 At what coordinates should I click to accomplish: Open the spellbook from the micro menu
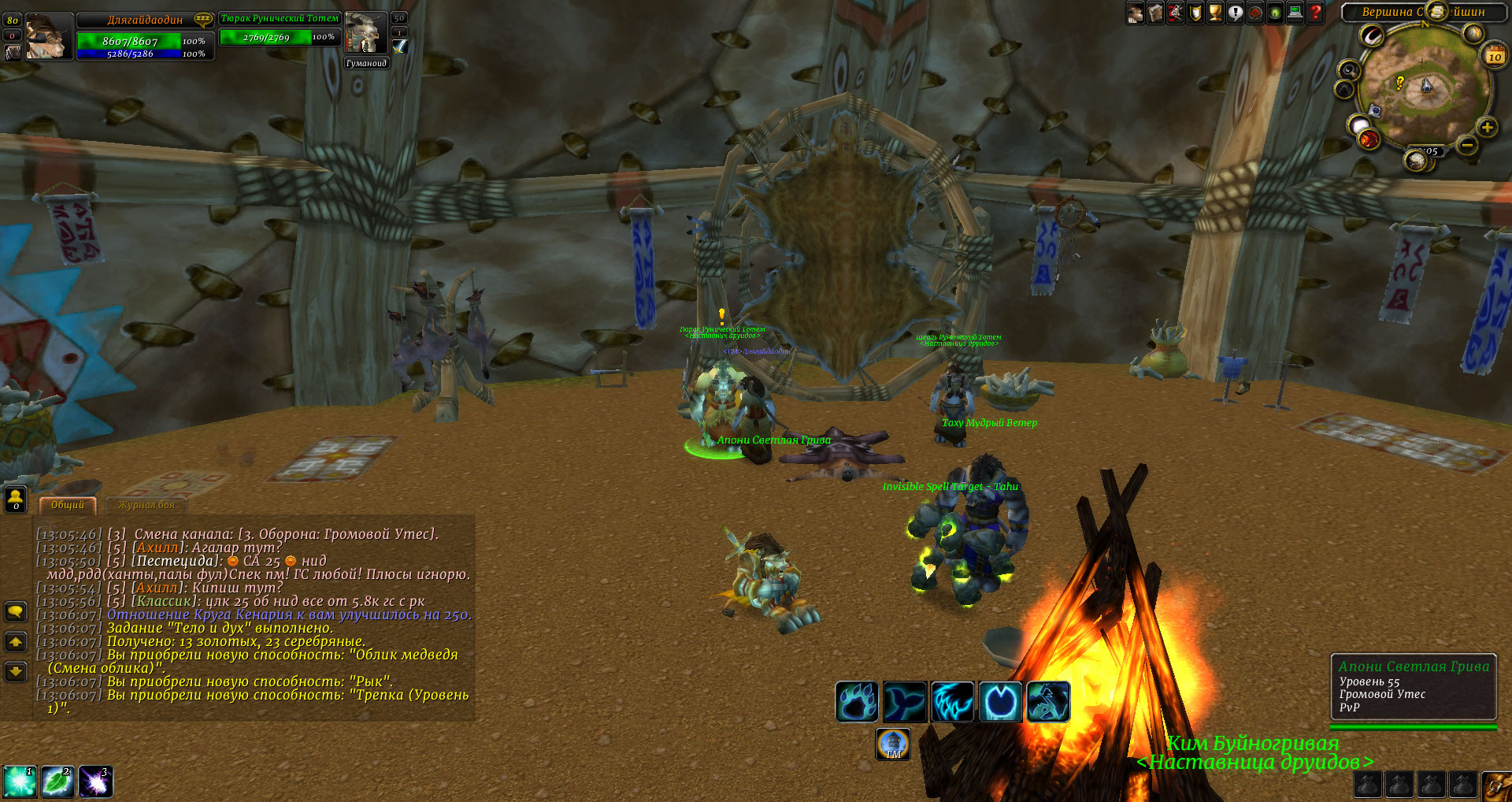pos(1155,13)
